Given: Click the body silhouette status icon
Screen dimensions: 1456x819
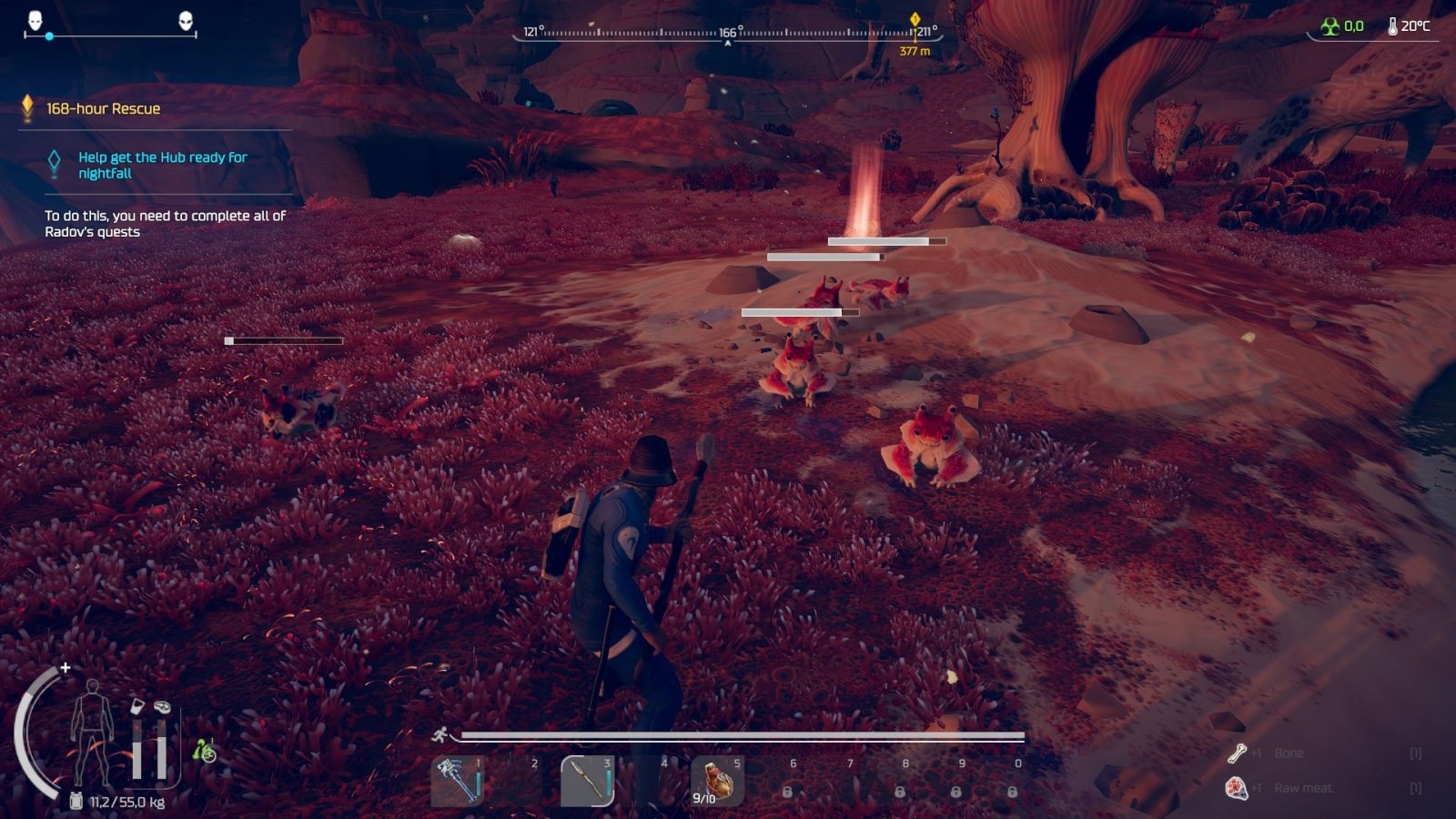Looking at the screenshot, I should 92,731.
